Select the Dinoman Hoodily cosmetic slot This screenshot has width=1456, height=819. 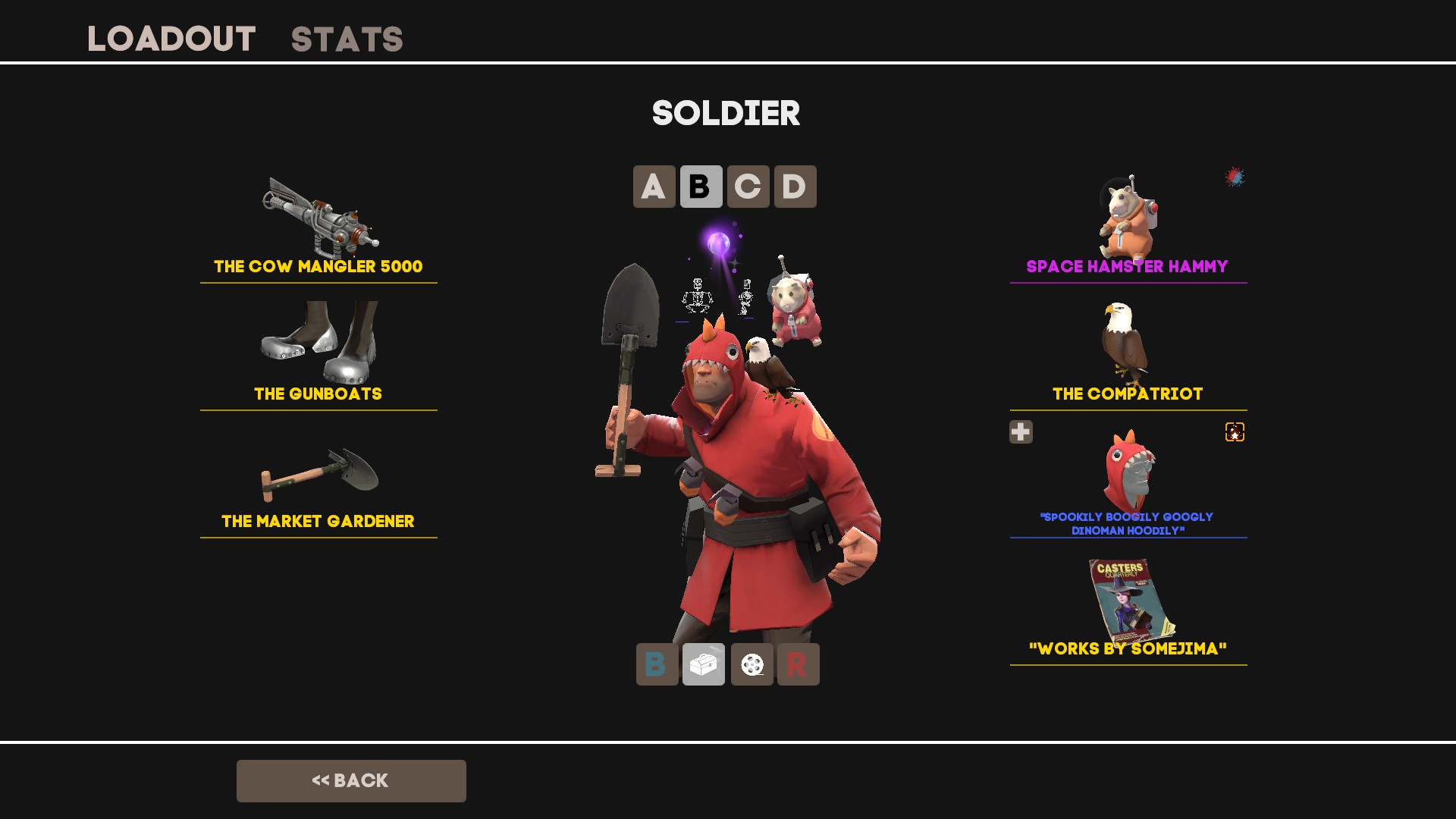[x=1128, y=482]
